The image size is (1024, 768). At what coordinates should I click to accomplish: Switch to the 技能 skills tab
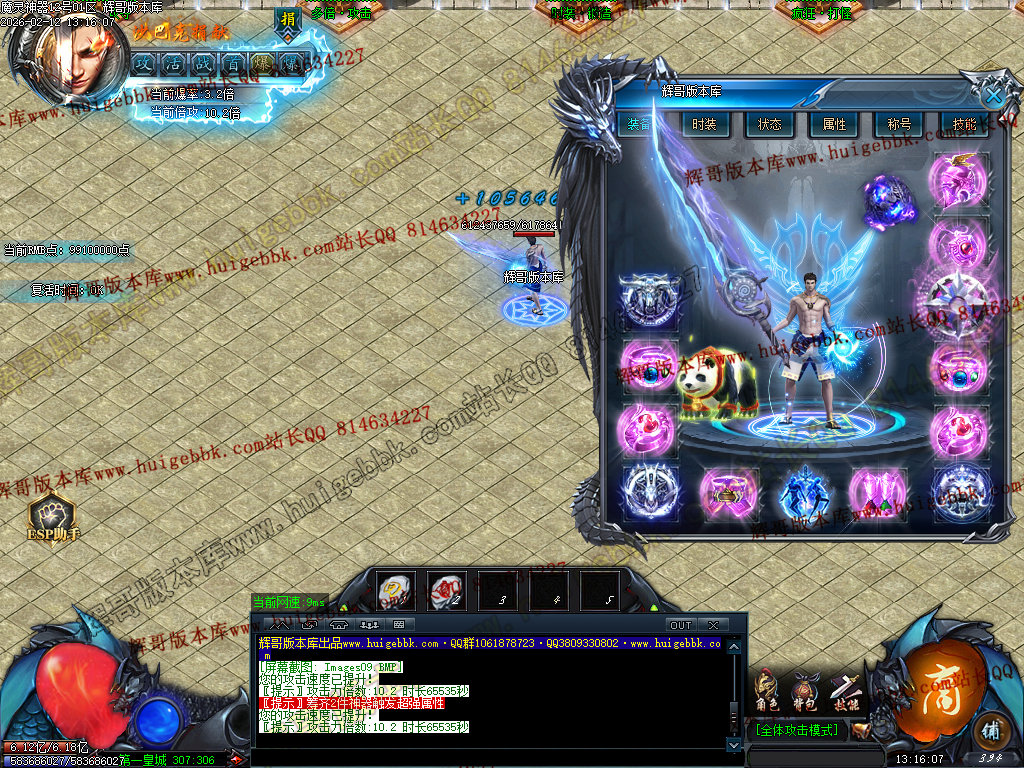(x=964, y=125)
